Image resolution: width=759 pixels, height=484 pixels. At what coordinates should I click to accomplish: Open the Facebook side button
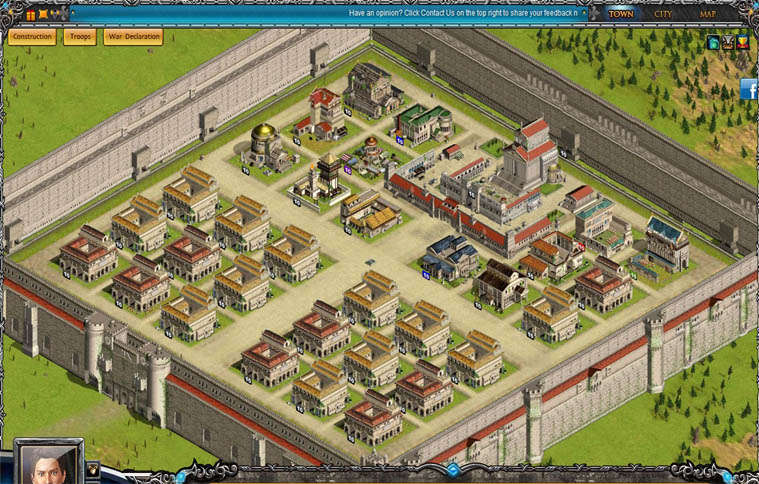(749, 90)
